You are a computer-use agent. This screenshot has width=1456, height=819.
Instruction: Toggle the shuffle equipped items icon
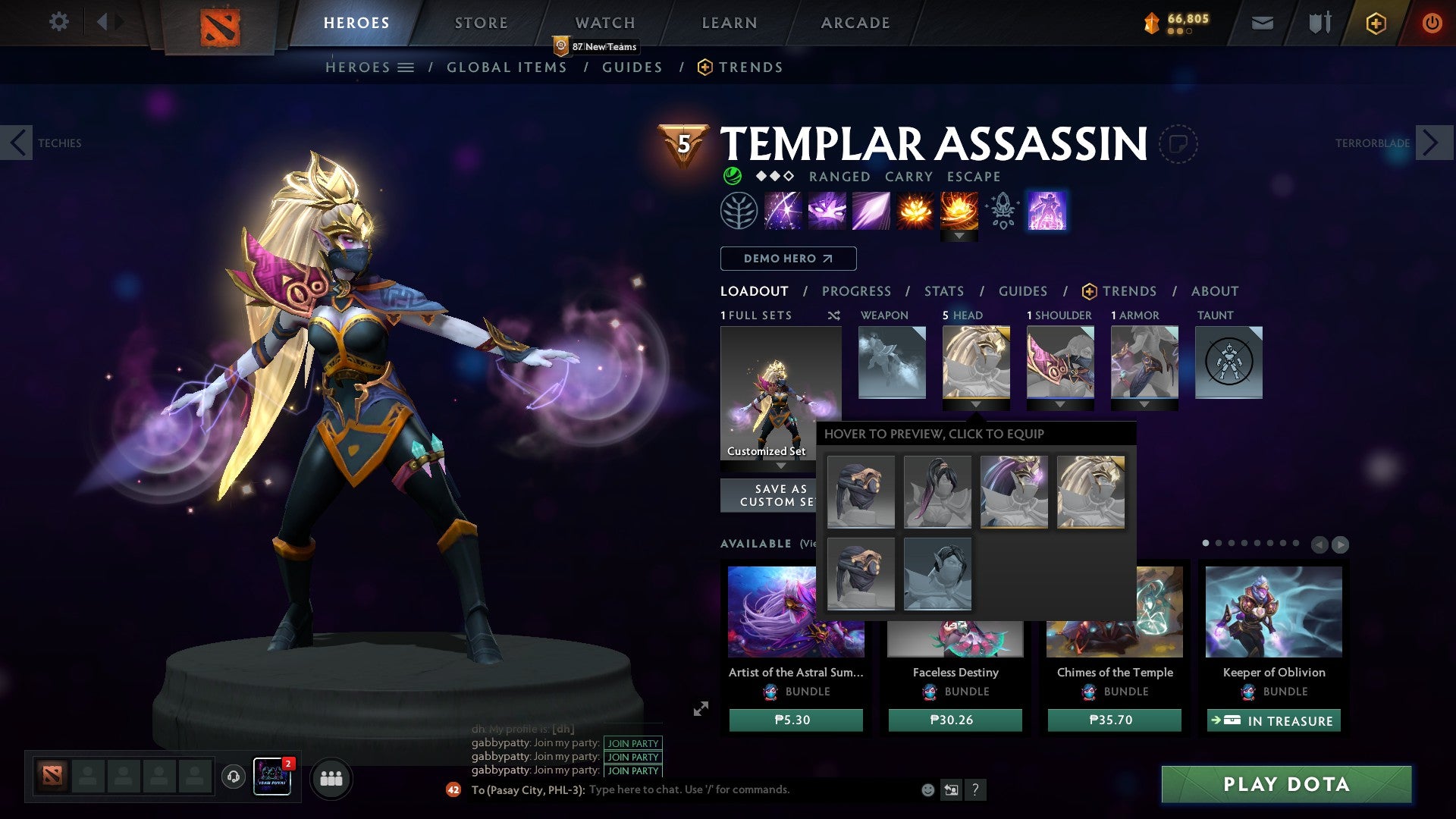834,315
